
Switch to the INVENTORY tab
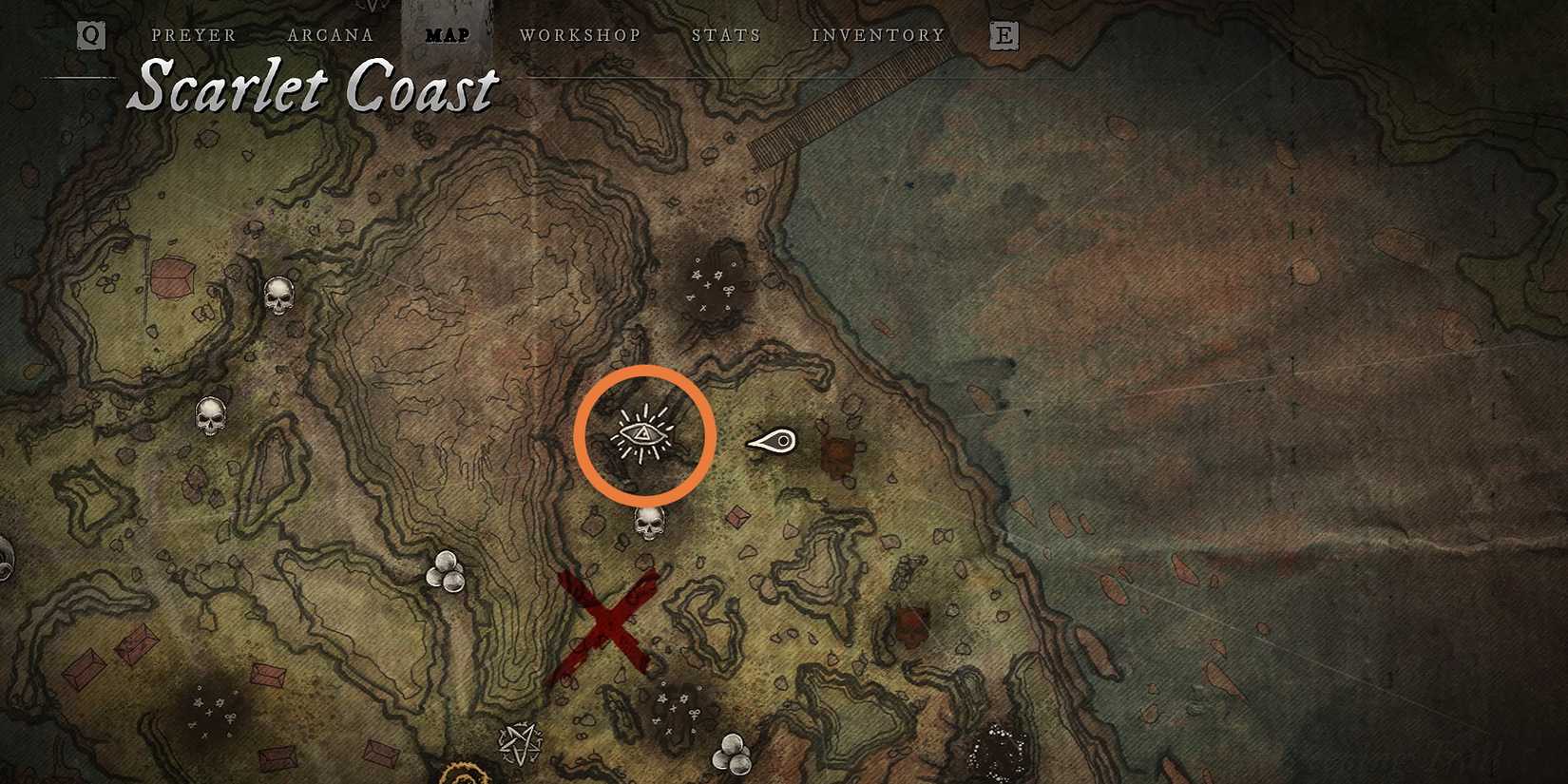pyautogui.click(x=877, y=35)
